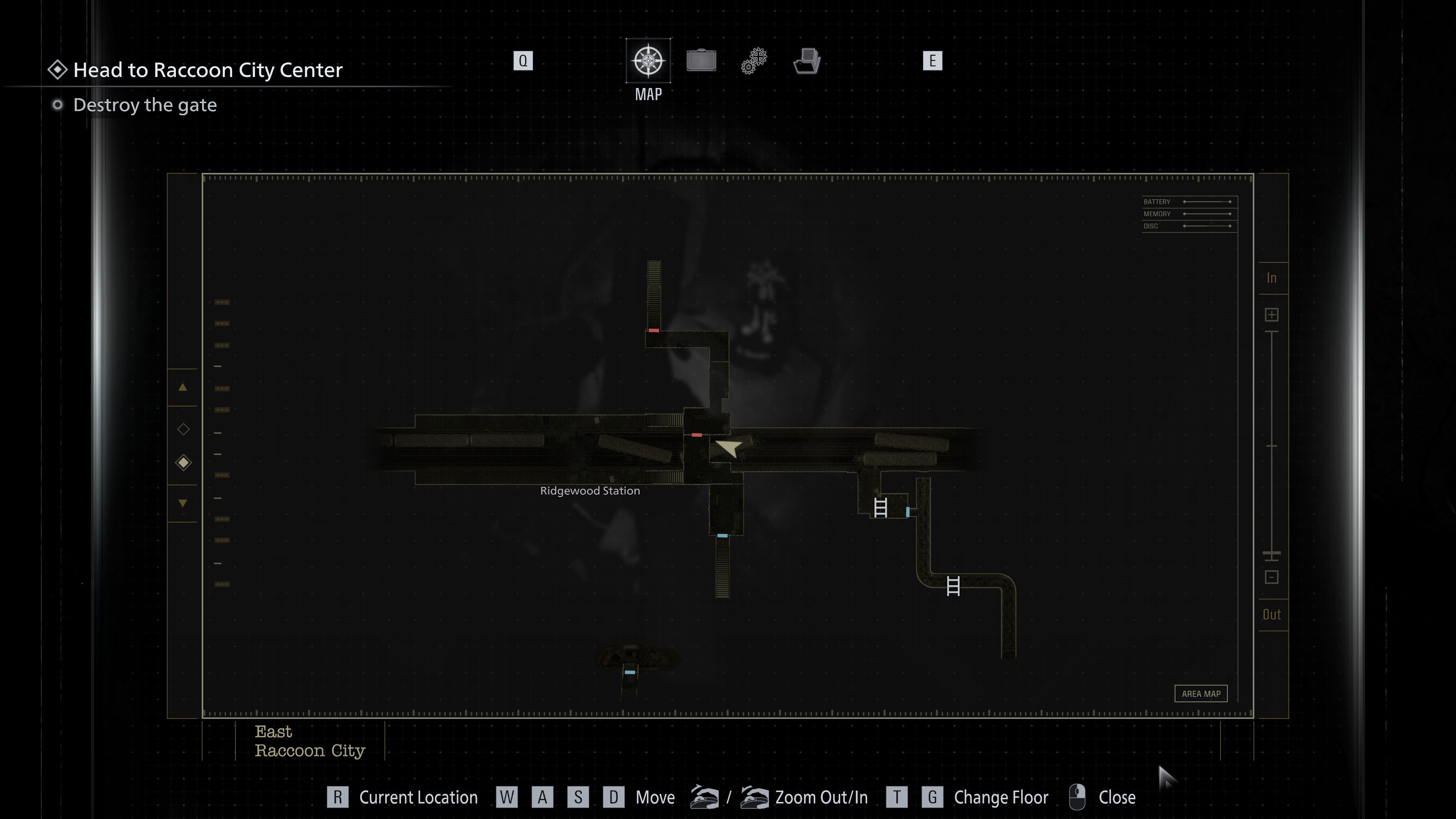The height and width of the screenshot is (819, 1456).
Task: Select the highlighted current floor diamond
Action: pyautogui.click(x=182, y=462)
